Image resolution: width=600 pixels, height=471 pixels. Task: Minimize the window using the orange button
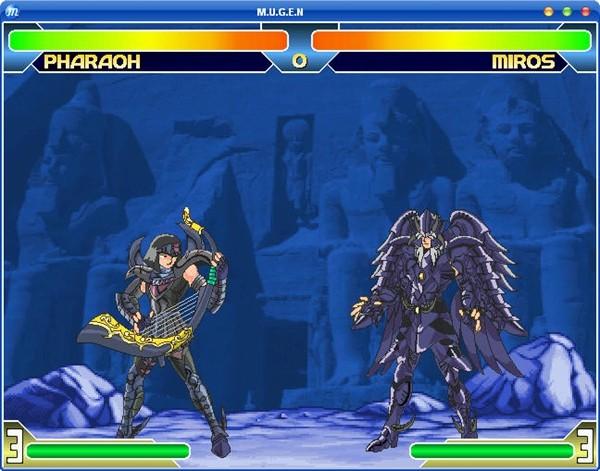pos(548,11)
